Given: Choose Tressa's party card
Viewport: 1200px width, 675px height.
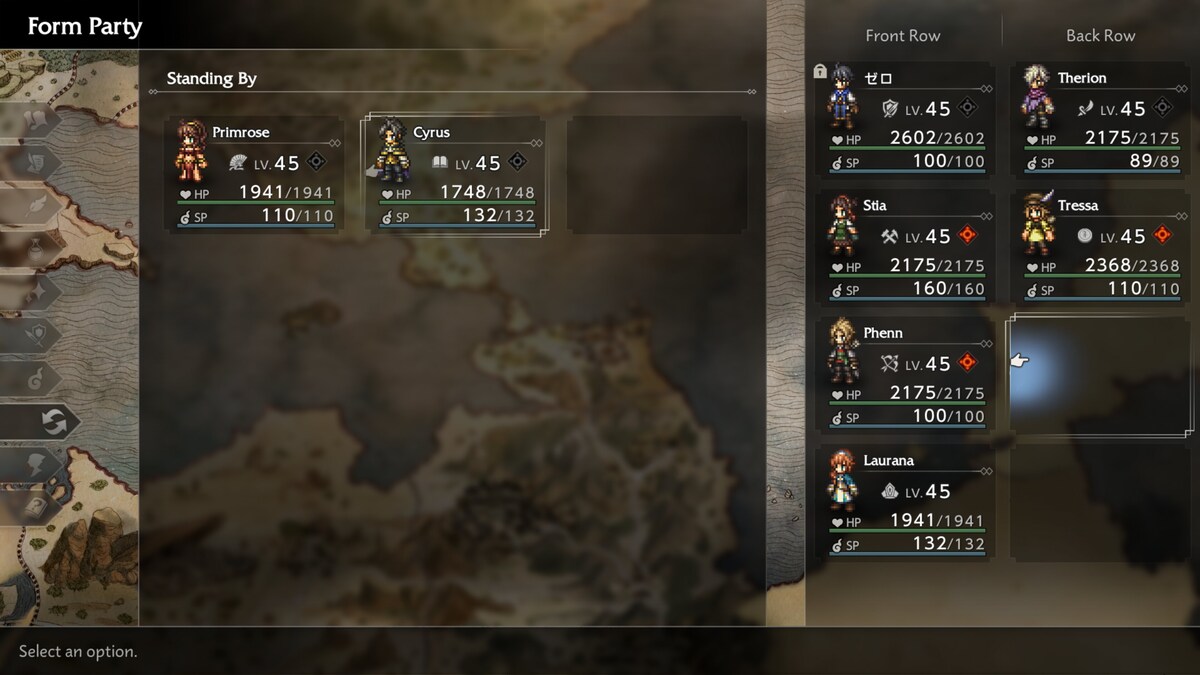Looking at the screenshot, I should [x=1101, y=248].
